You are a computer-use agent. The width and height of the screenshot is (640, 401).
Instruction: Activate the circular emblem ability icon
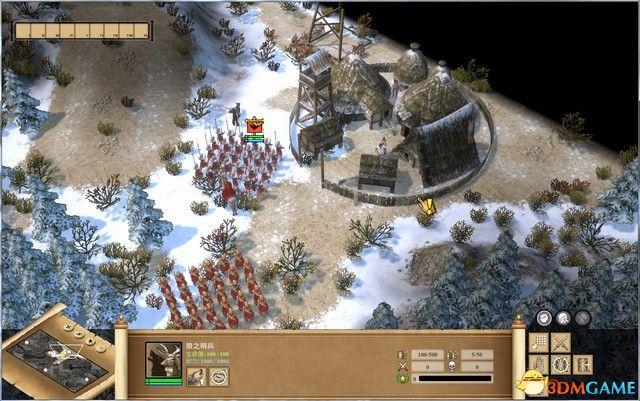coord(218,376)
